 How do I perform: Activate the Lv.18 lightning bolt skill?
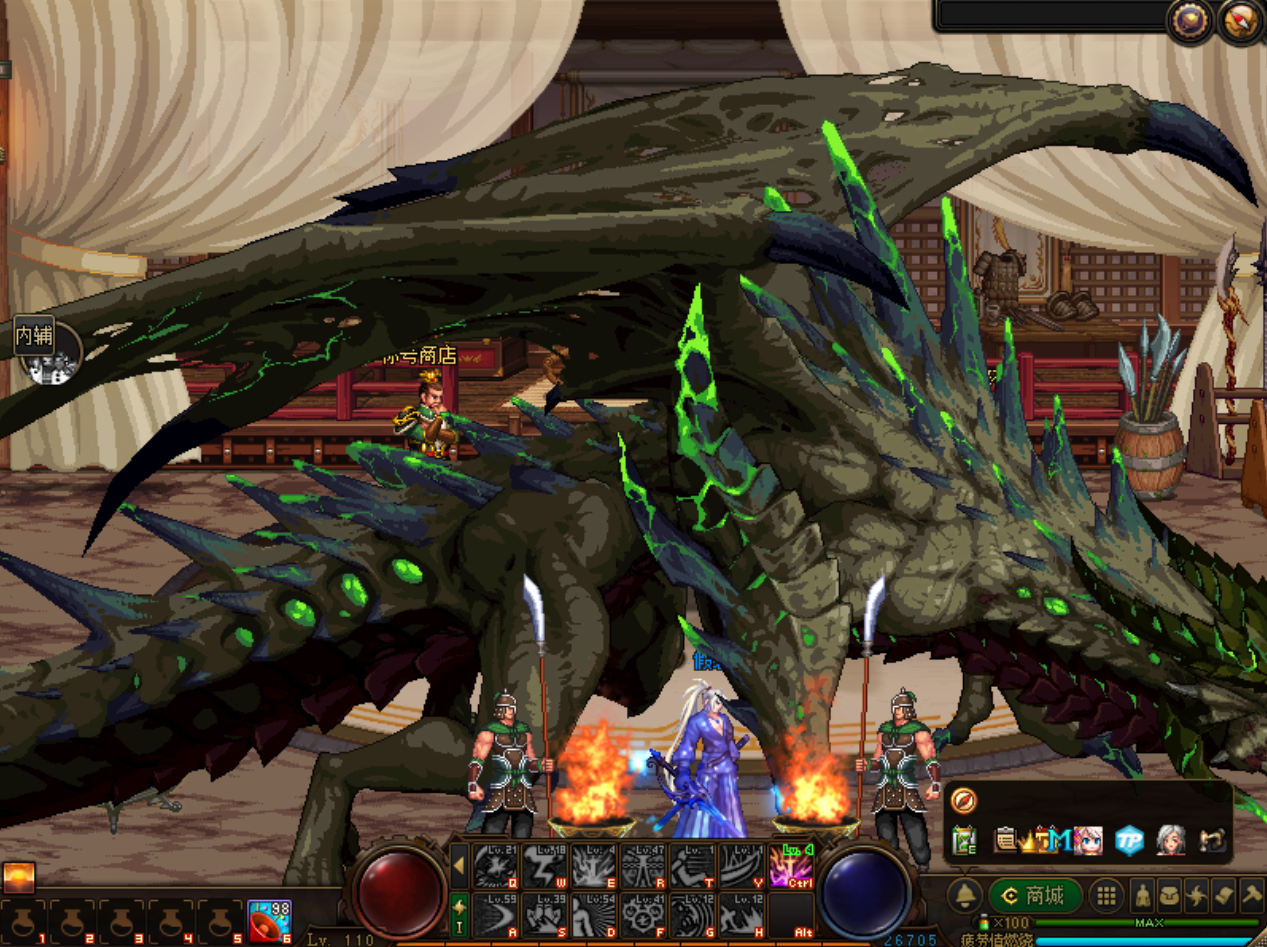coord(545,866)
